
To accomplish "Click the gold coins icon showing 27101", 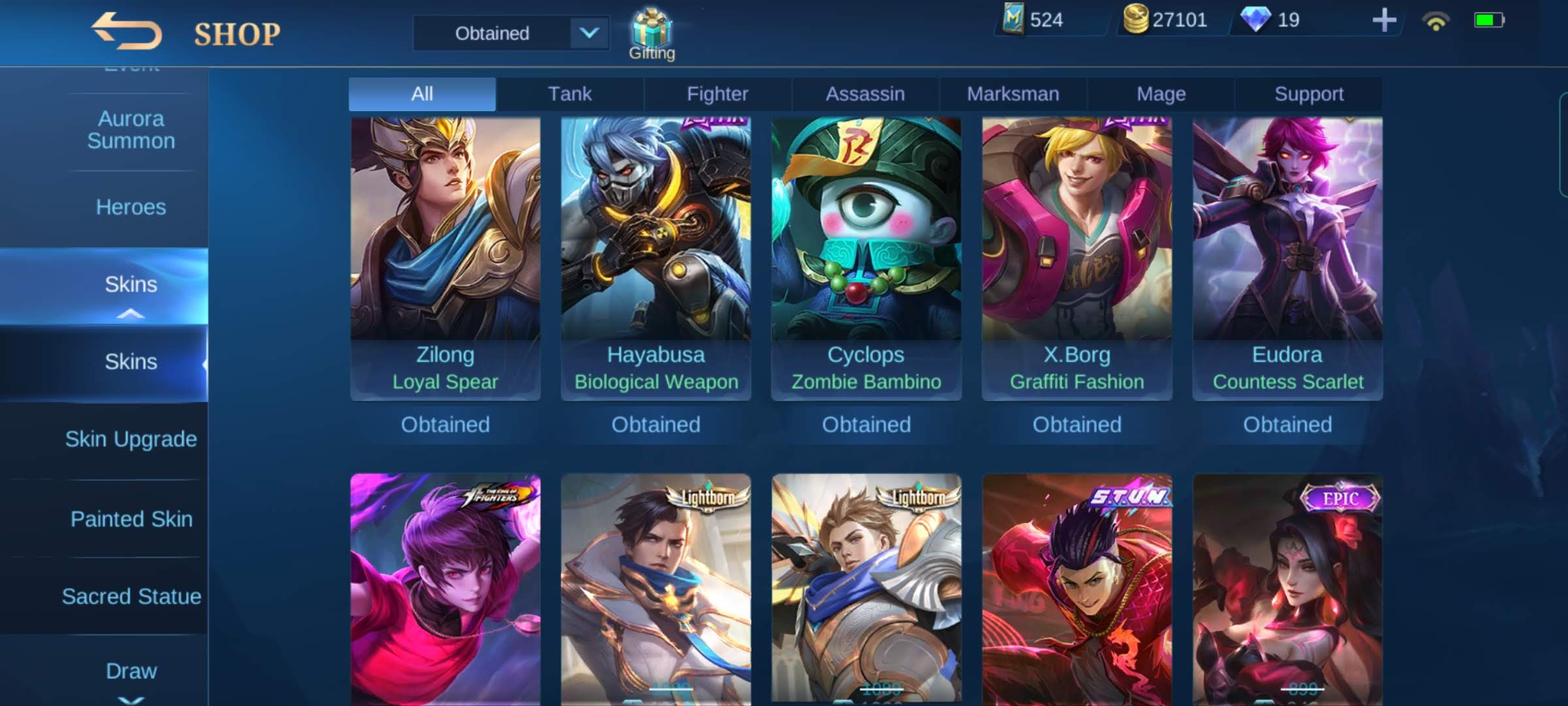I will [x=1137, y=20].
